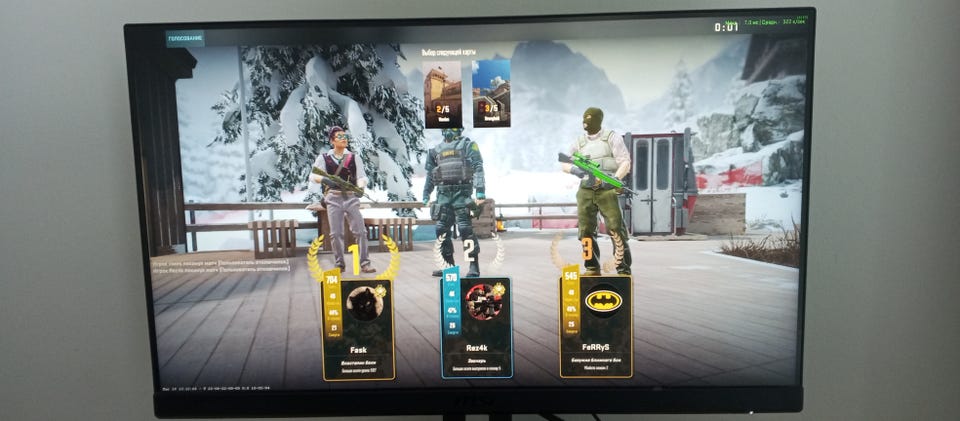
Task: Vote for the map with 2/5 votes
Action: (442, 93)
